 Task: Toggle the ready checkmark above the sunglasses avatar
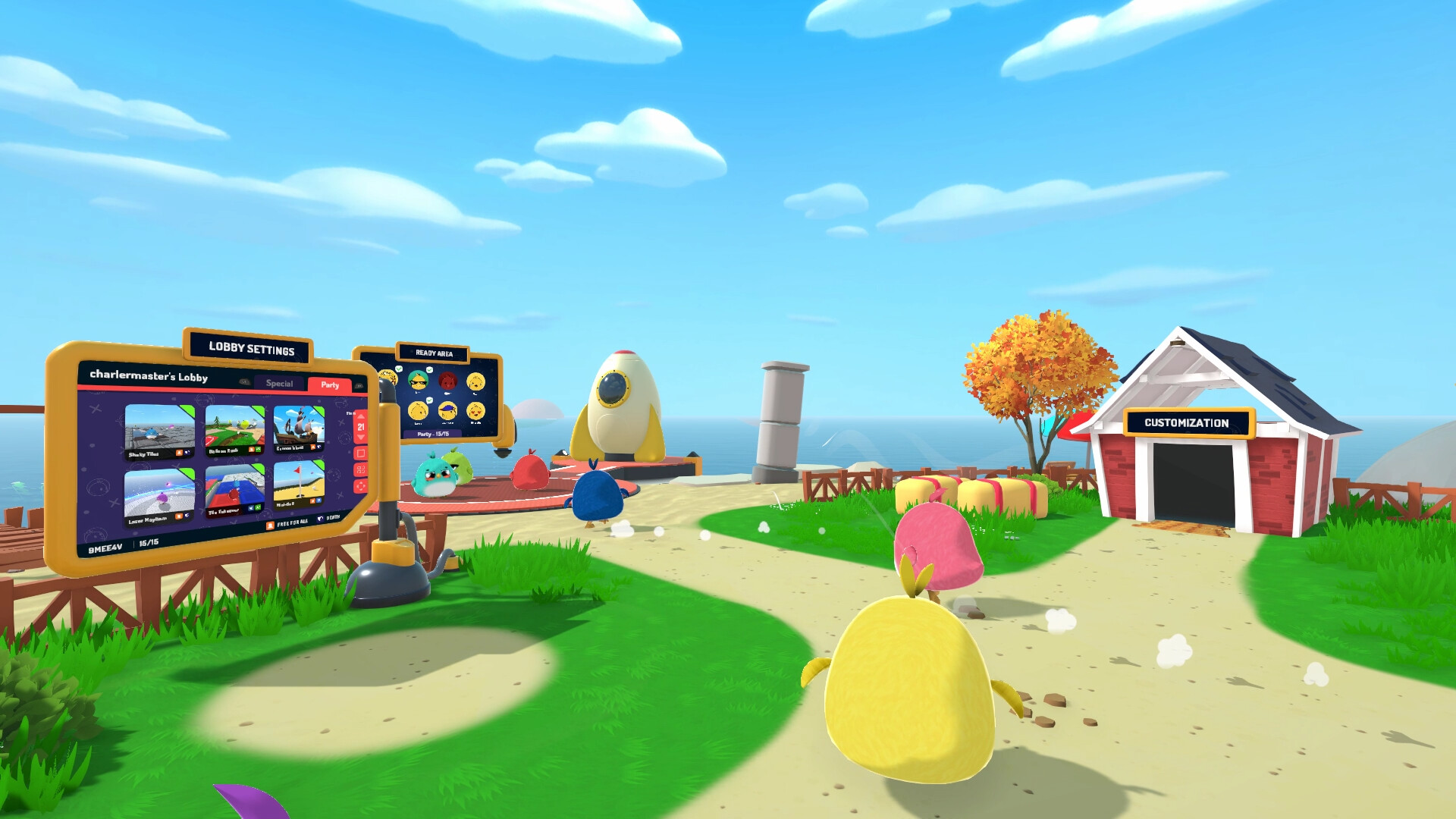pos(430,370)
